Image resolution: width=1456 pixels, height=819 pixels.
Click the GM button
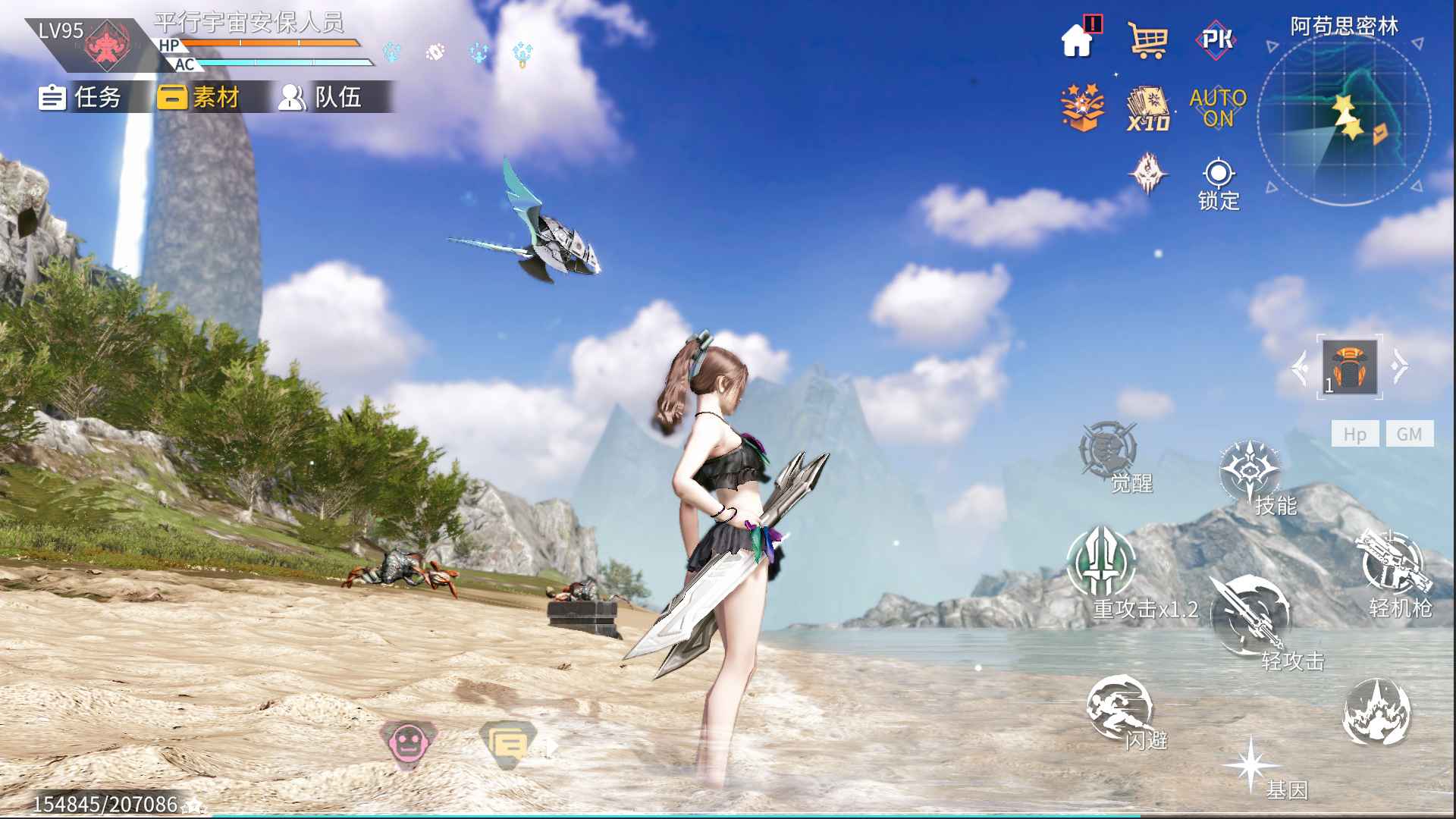pyautogui.click(x=1410, y=434)
